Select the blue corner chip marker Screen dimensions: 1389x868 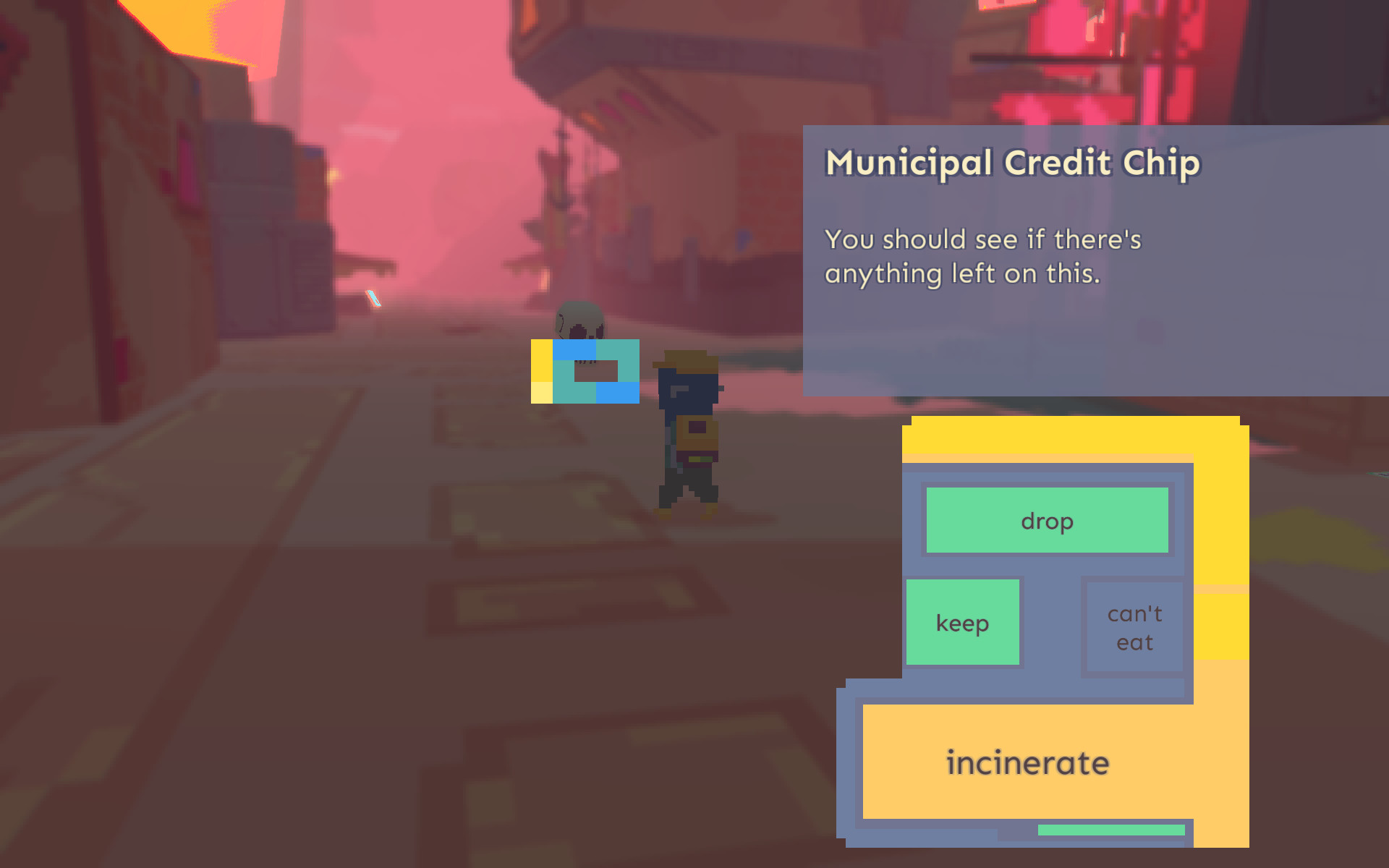pyautogui.click(x=619, y=394)
